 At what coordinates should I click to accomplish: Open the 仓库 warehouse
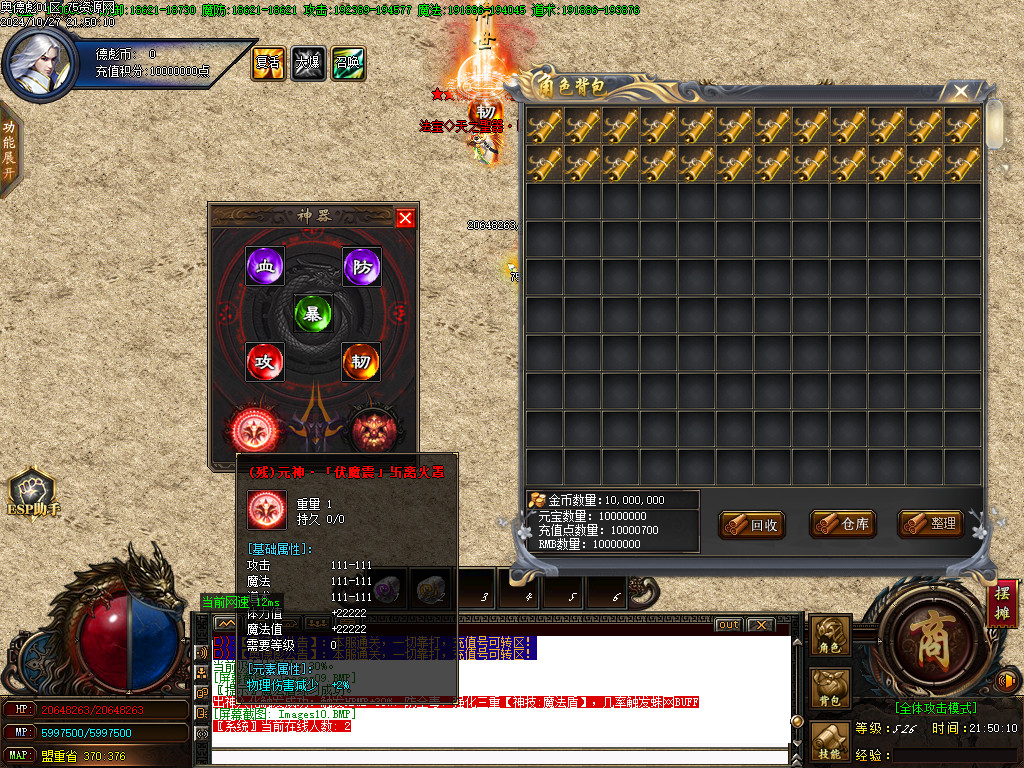click(842, 524)
